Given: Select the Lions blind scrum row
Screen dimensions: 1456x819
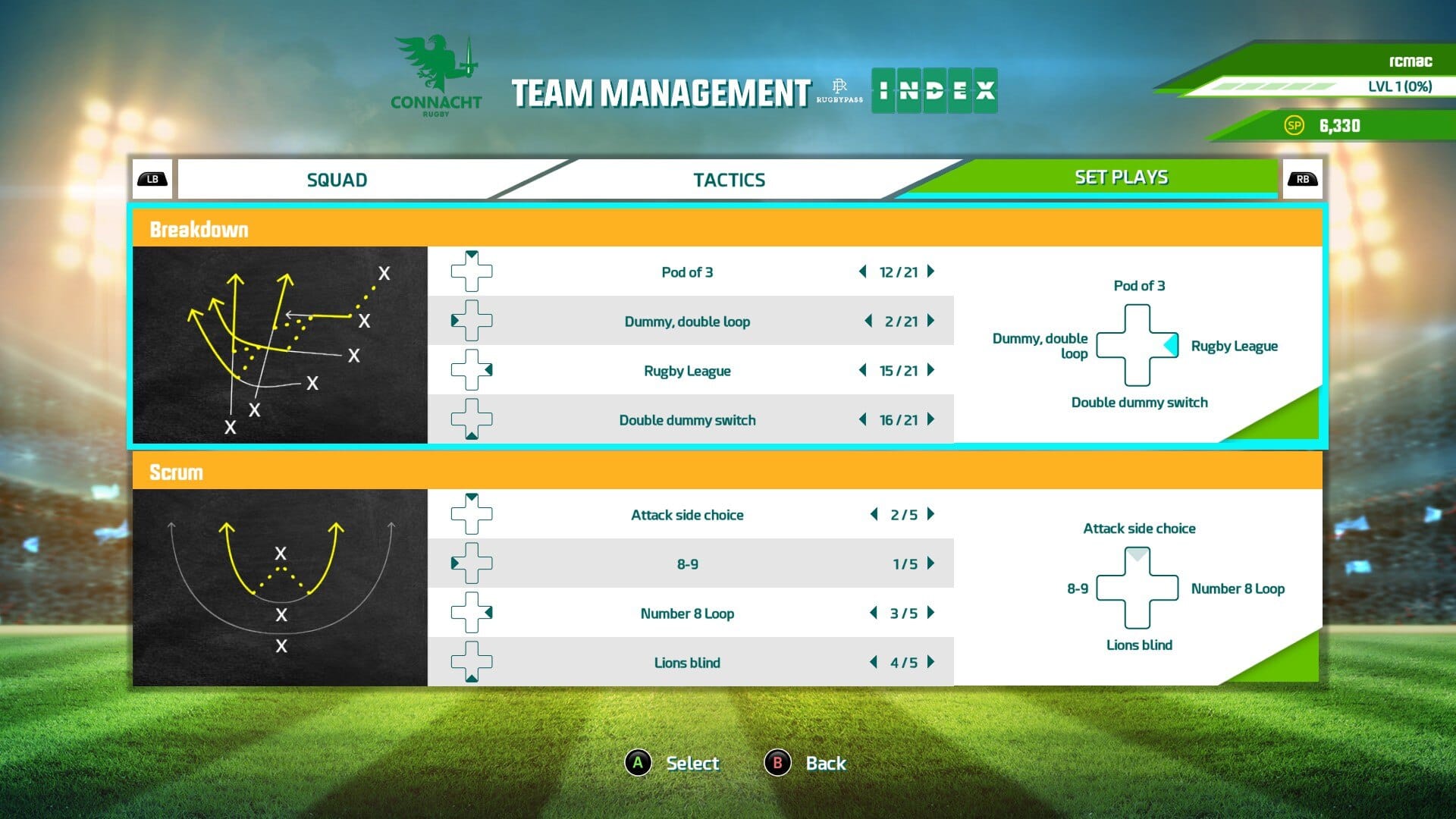Looking at the screenshot, I should click(687, 663).
